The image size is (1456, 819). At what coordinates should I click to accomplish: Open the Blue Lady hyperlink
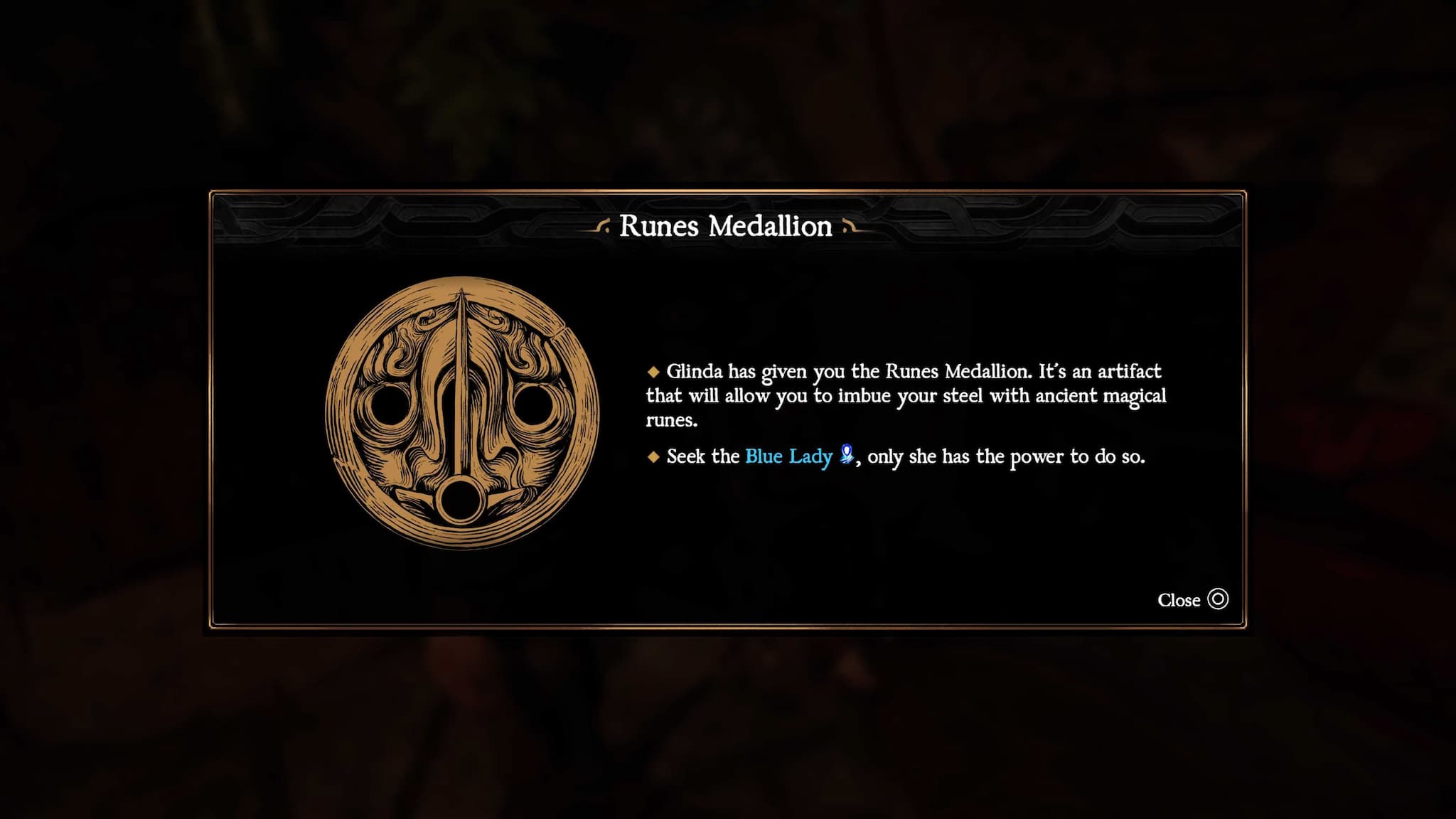coord(787,456)
